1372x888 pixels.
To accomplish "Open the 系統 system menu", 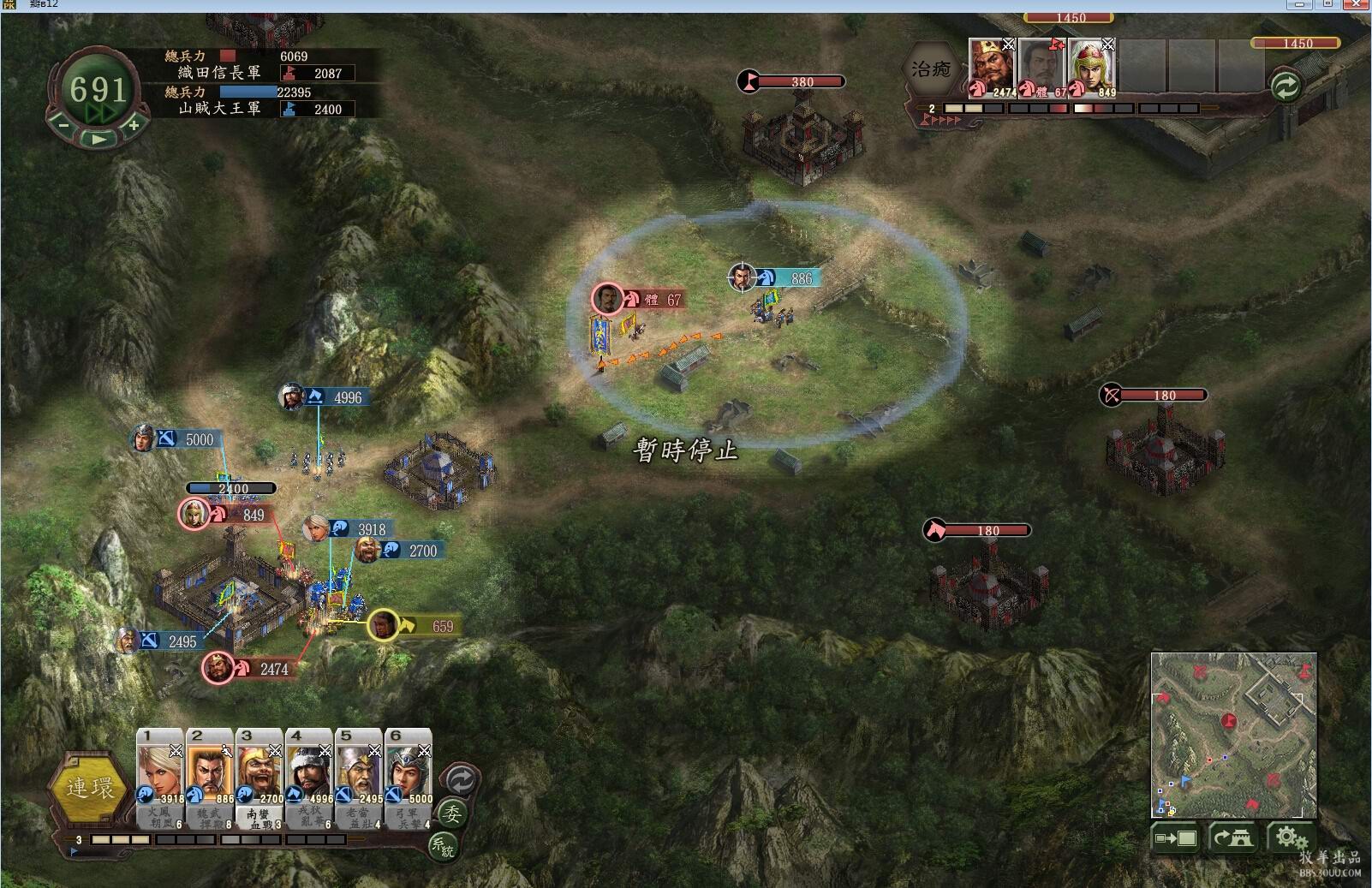I will (x=443, y=847).
